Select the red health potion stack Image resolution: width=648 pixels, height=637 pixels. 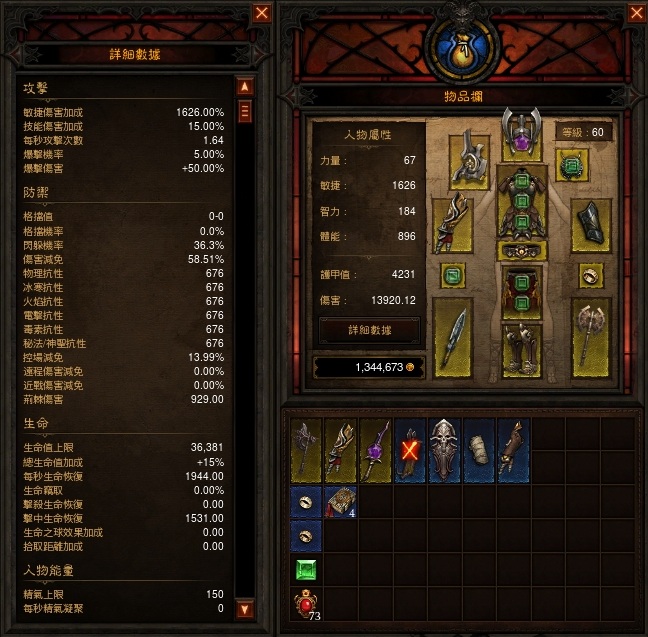click(x=306, y=607)
